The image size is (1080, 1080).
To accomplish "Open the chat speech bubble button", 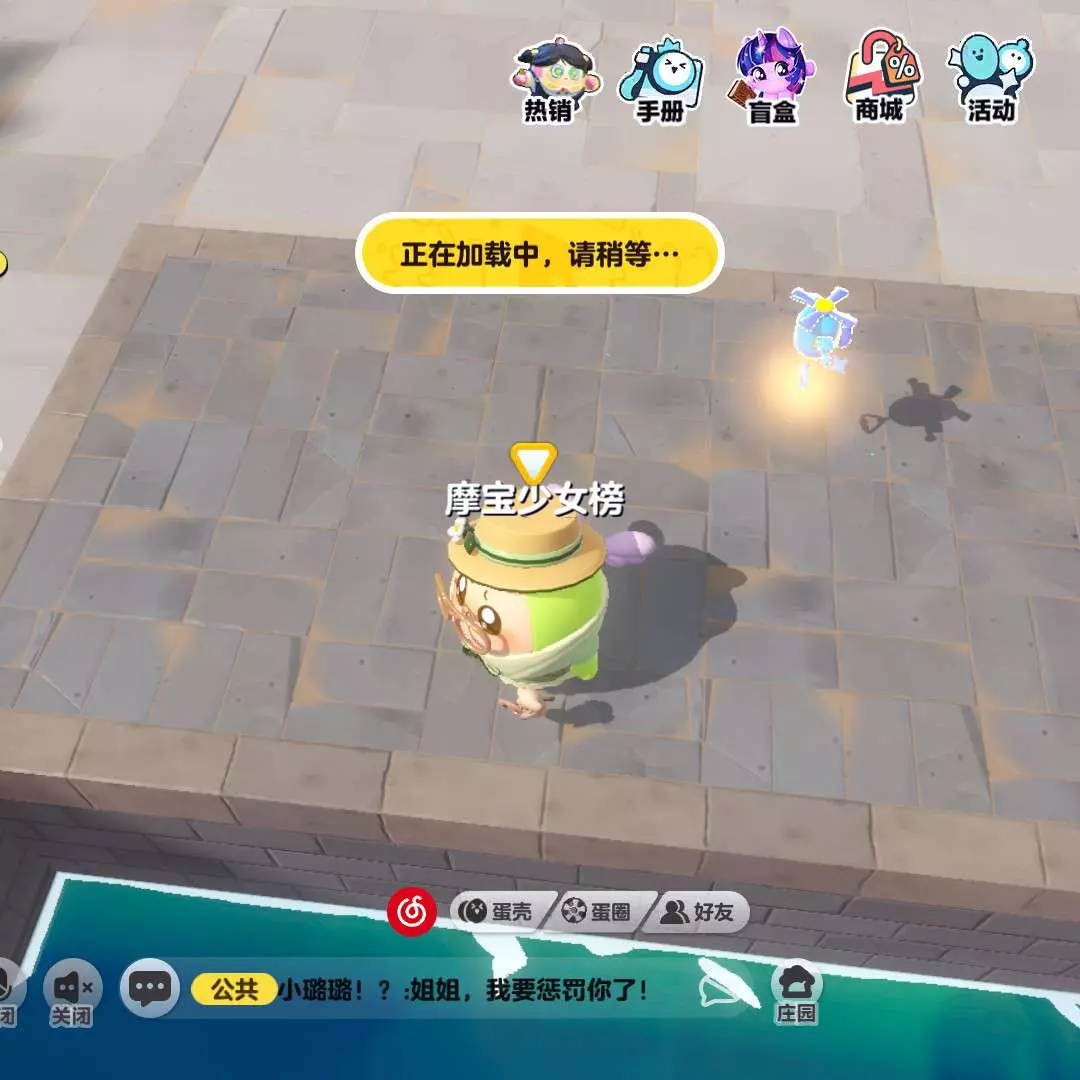I will coord(150,989).
